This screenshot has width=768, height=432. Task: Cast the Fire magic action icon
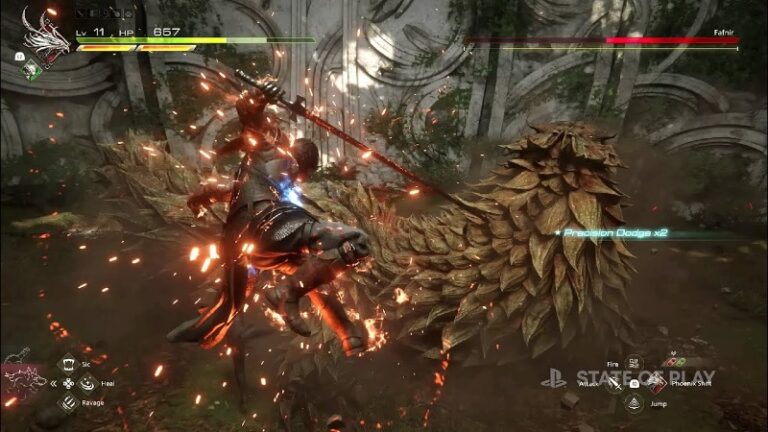click(634, 364)
